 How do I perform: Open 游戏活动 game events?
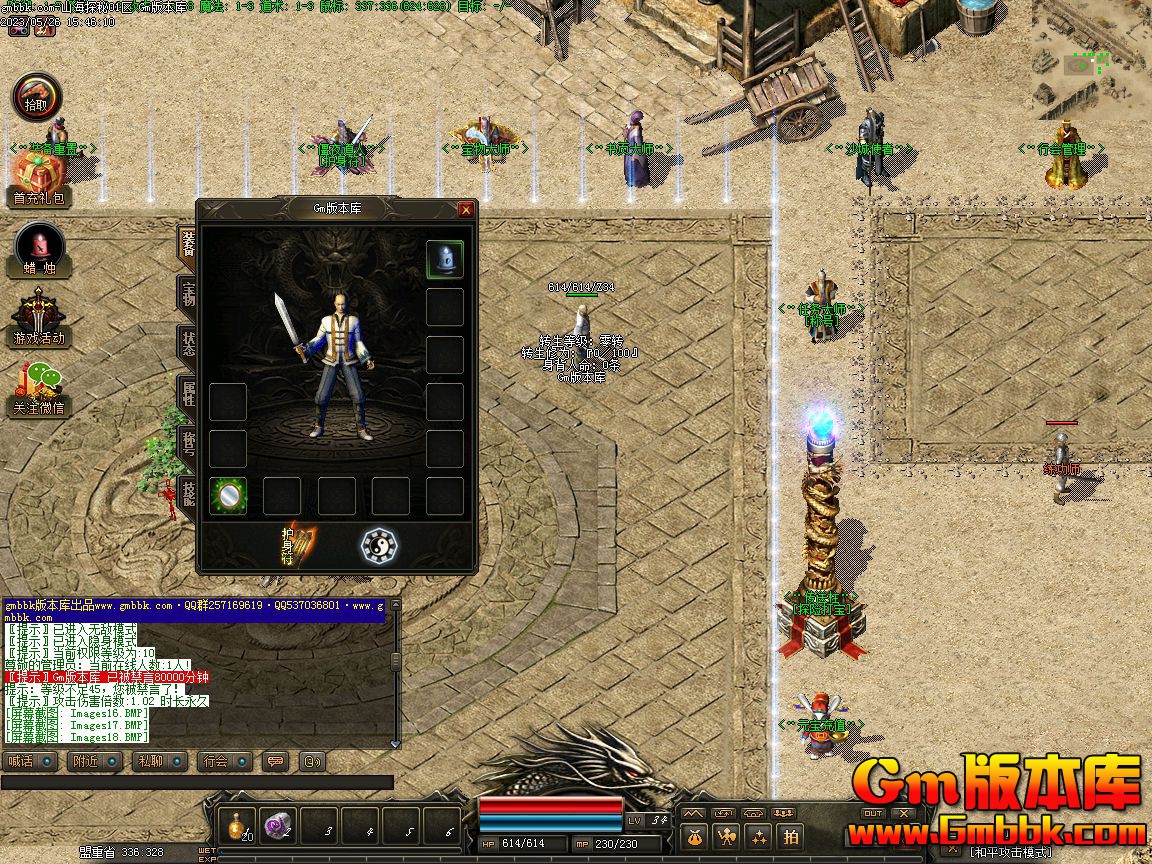39,319
